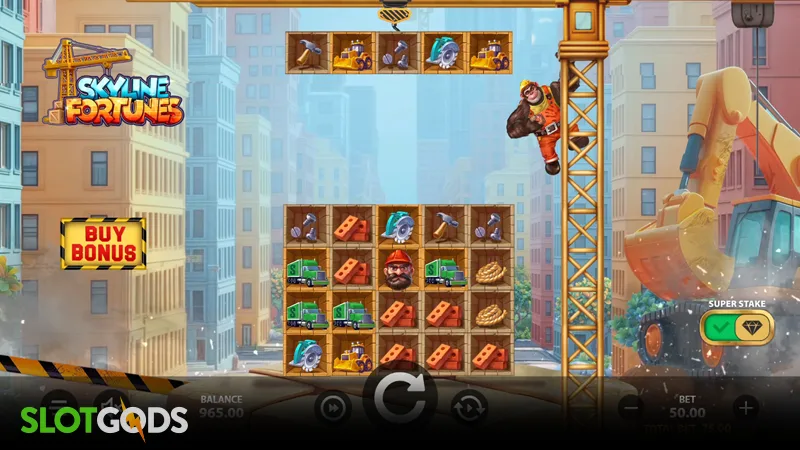Decrease the bet with the minus button
Image resolution: width=800 pixels, height=450 pixels.
tap(631, 406)
